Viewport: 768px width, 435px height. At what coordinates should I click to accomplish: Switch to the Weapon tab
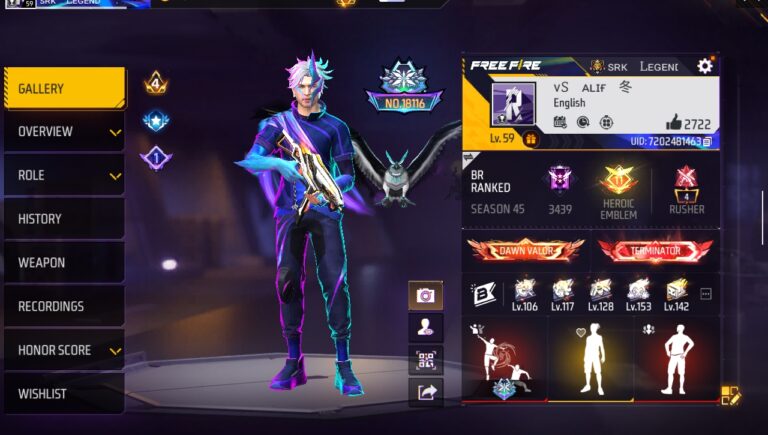click(64, 263)
